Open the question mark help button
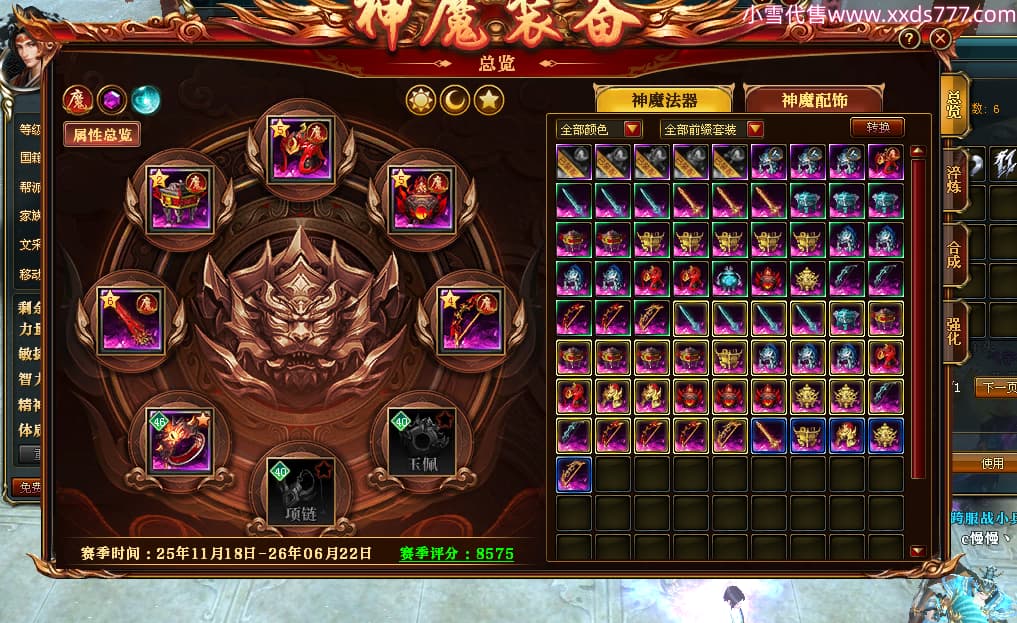 pyautogui.click(x=909, y=39)
